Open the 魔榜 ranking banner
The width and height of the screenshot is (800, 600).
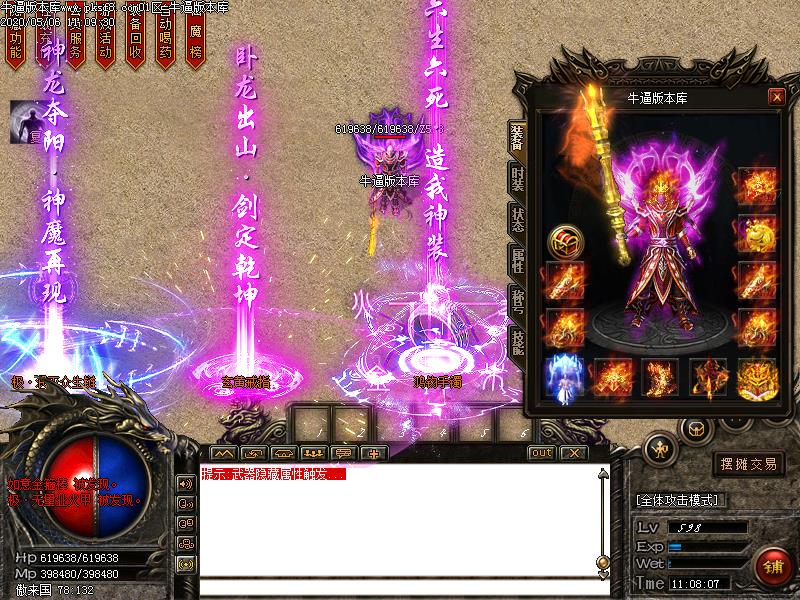point(196,45)
